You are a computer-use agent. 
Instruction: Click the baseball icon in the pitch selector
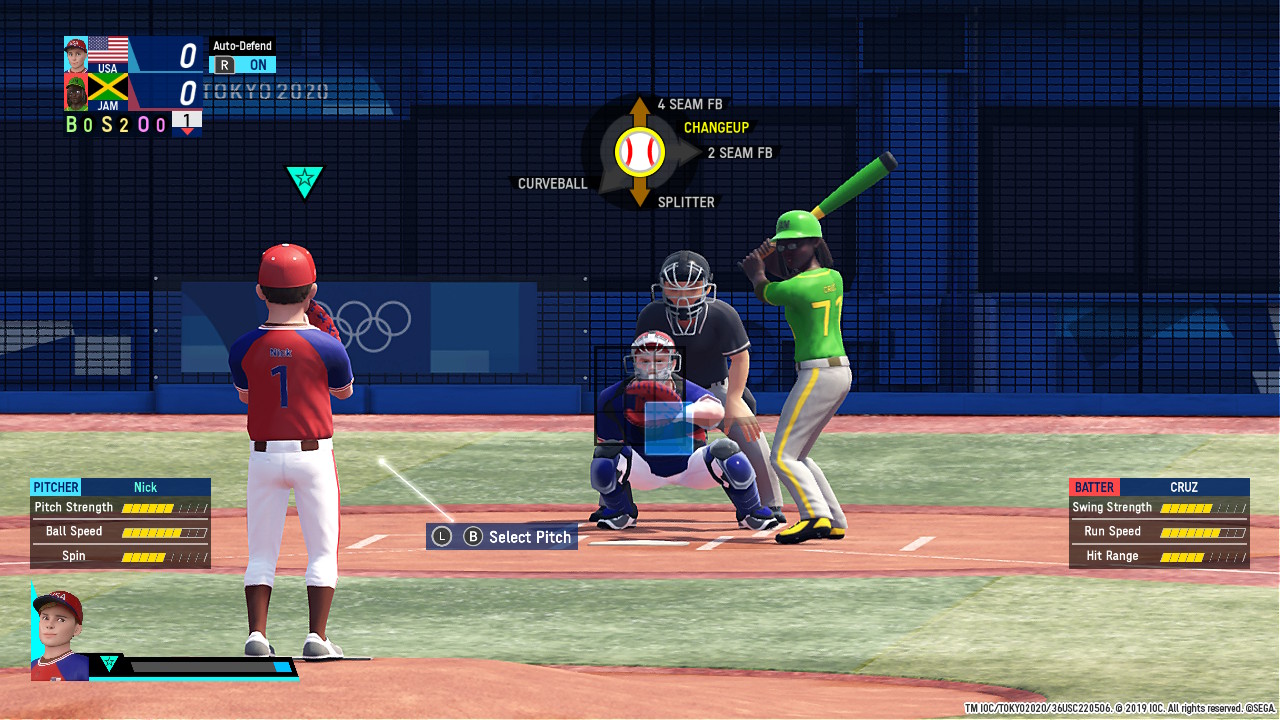click(x=638, y=152)
